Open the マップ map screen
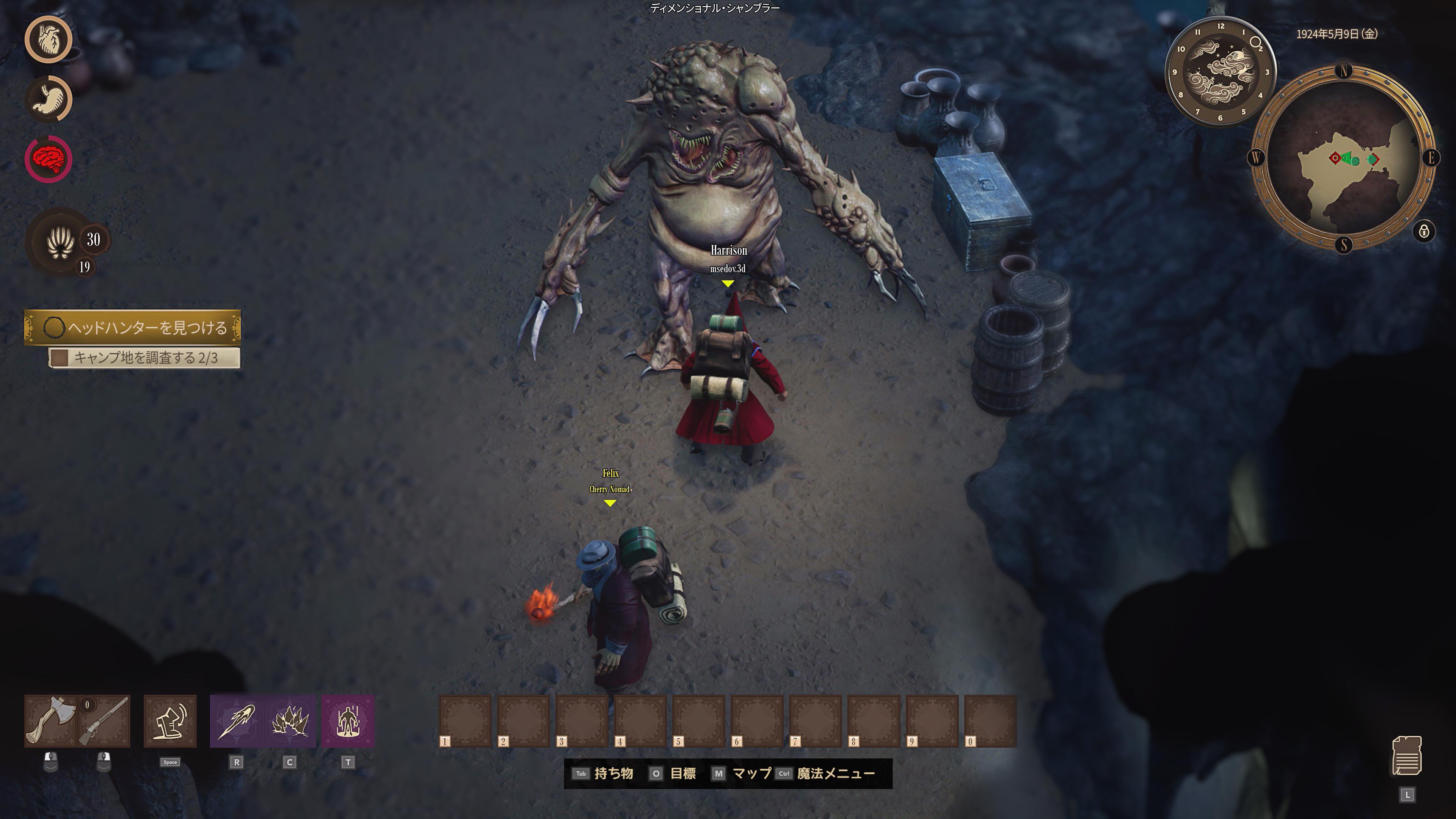 (742, 774)
